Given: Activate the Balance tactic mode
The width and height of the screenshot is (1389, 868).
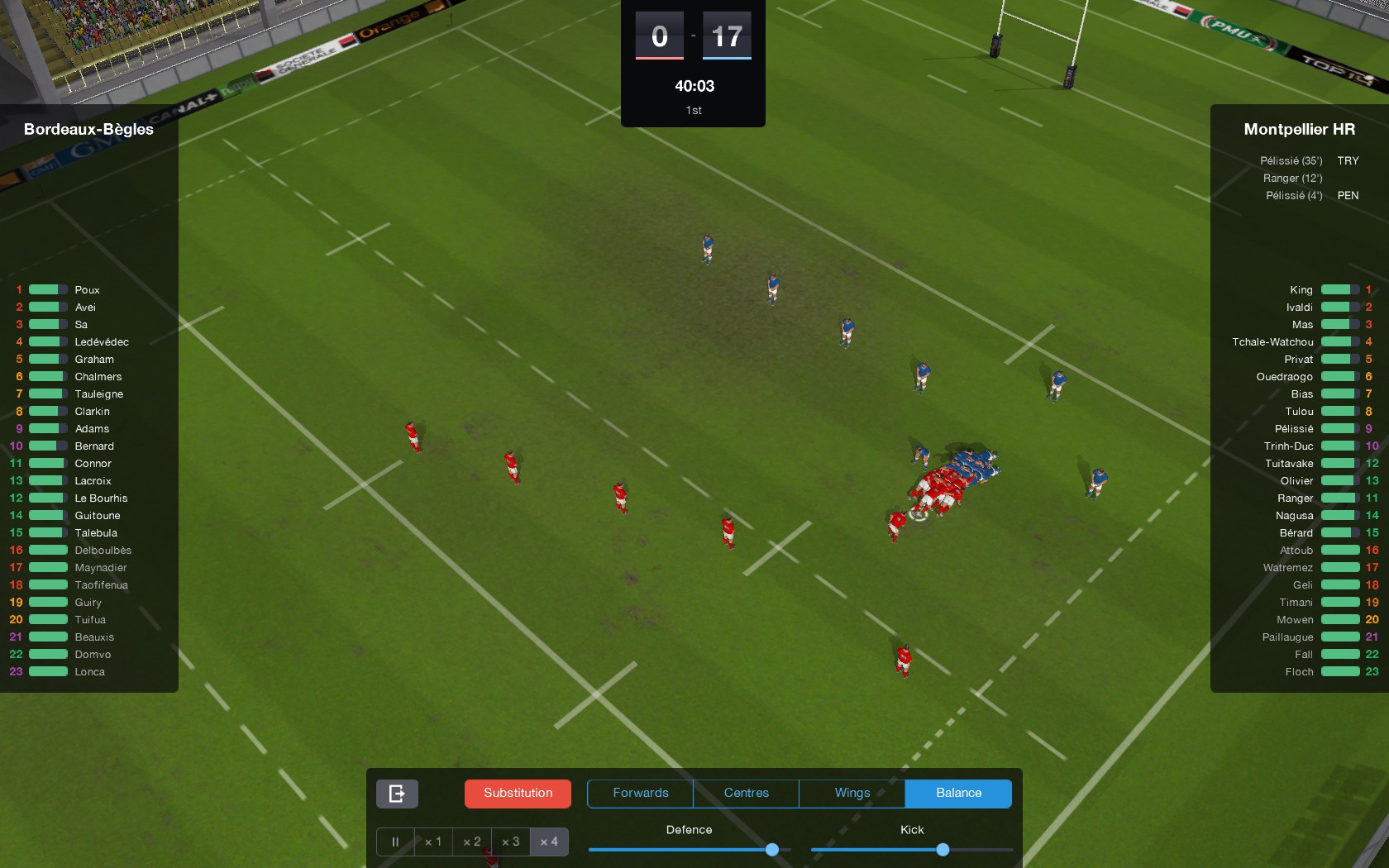Looking at the screenshot, I should coord(957,793).
